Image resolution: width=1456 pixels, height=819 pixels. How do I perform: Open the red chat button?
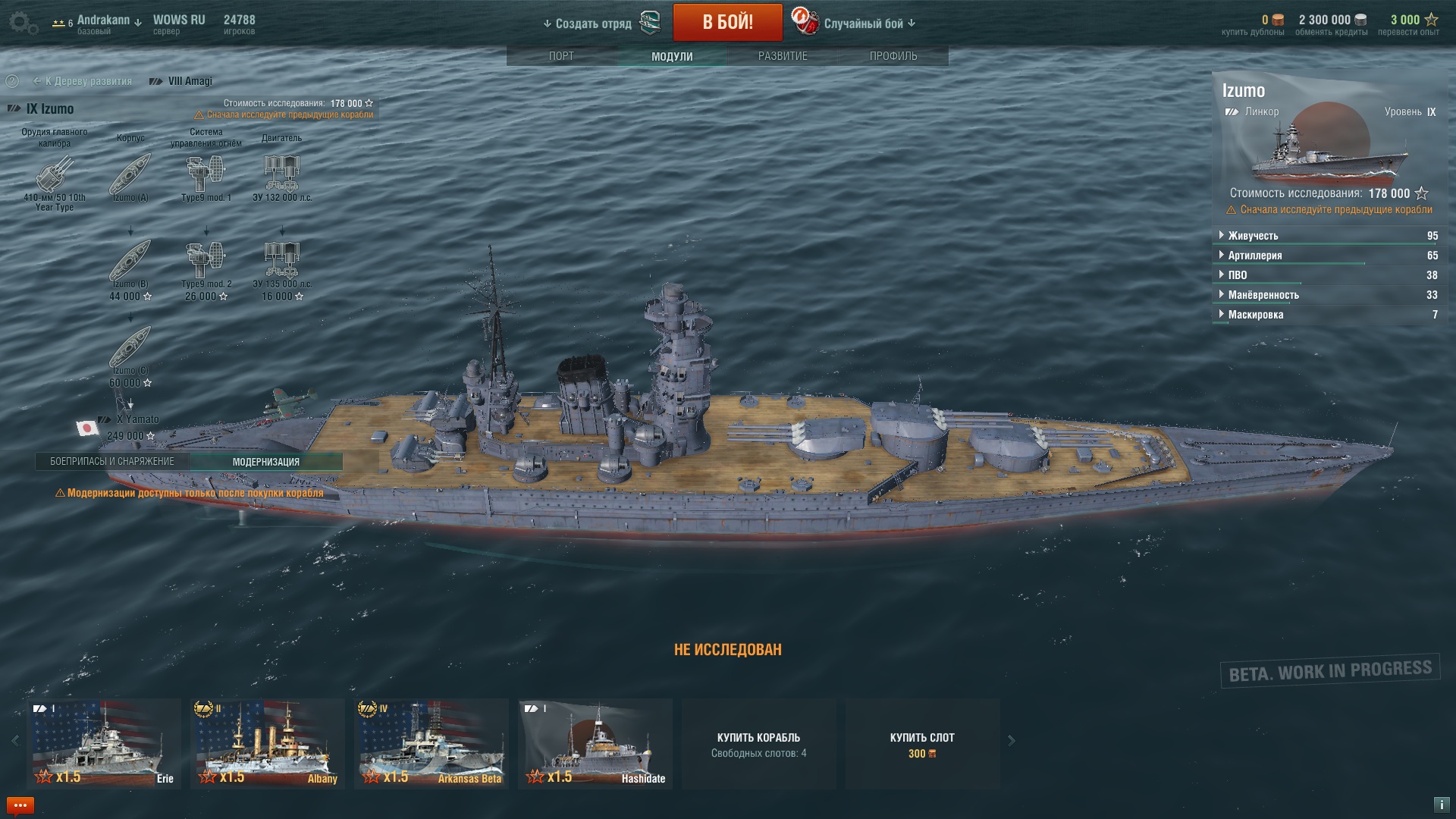coord(20,805)
